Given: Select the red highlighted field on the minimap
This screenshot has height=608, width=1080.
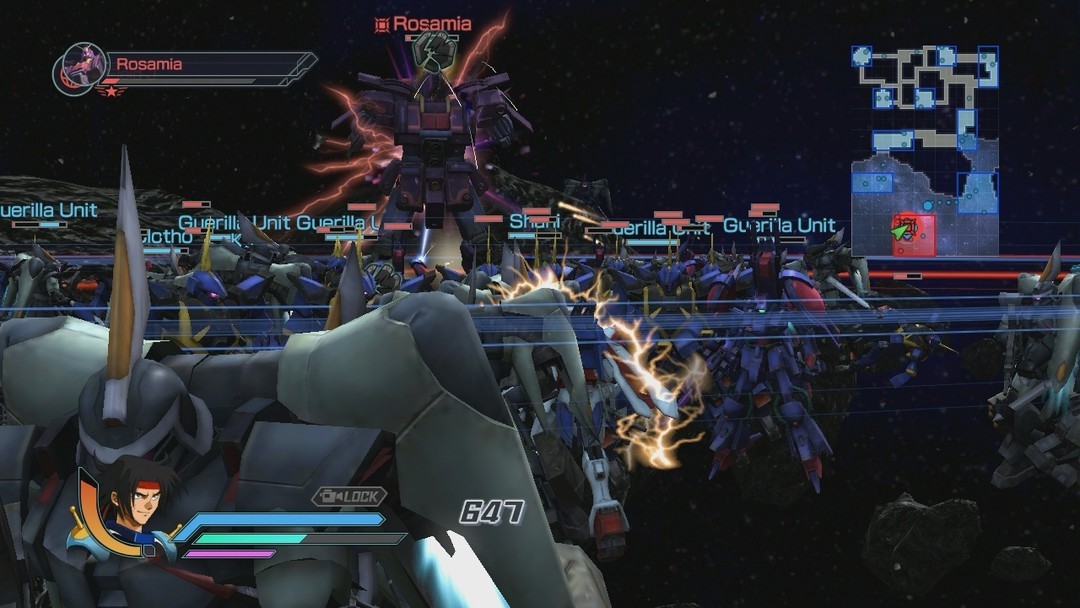Looking at the screenshot, I should tap(913, 234).
